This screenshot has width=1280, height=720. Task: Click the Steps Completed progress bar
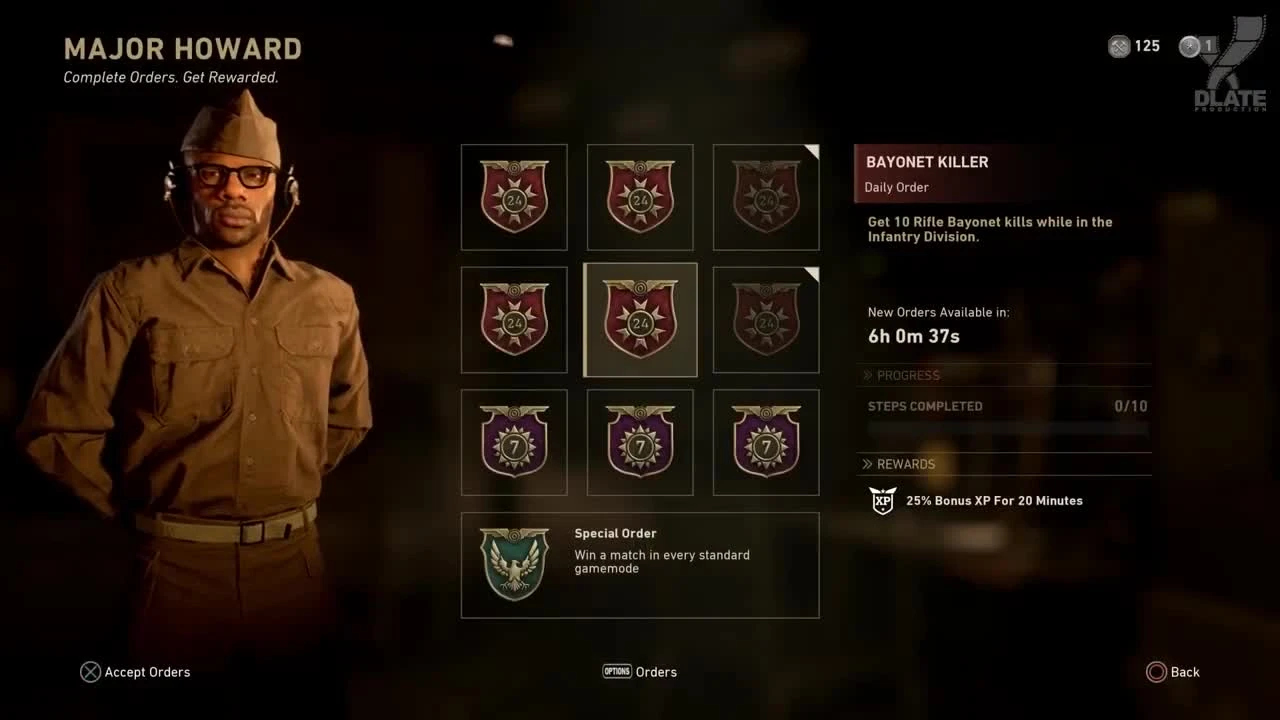coord(1005,428)
